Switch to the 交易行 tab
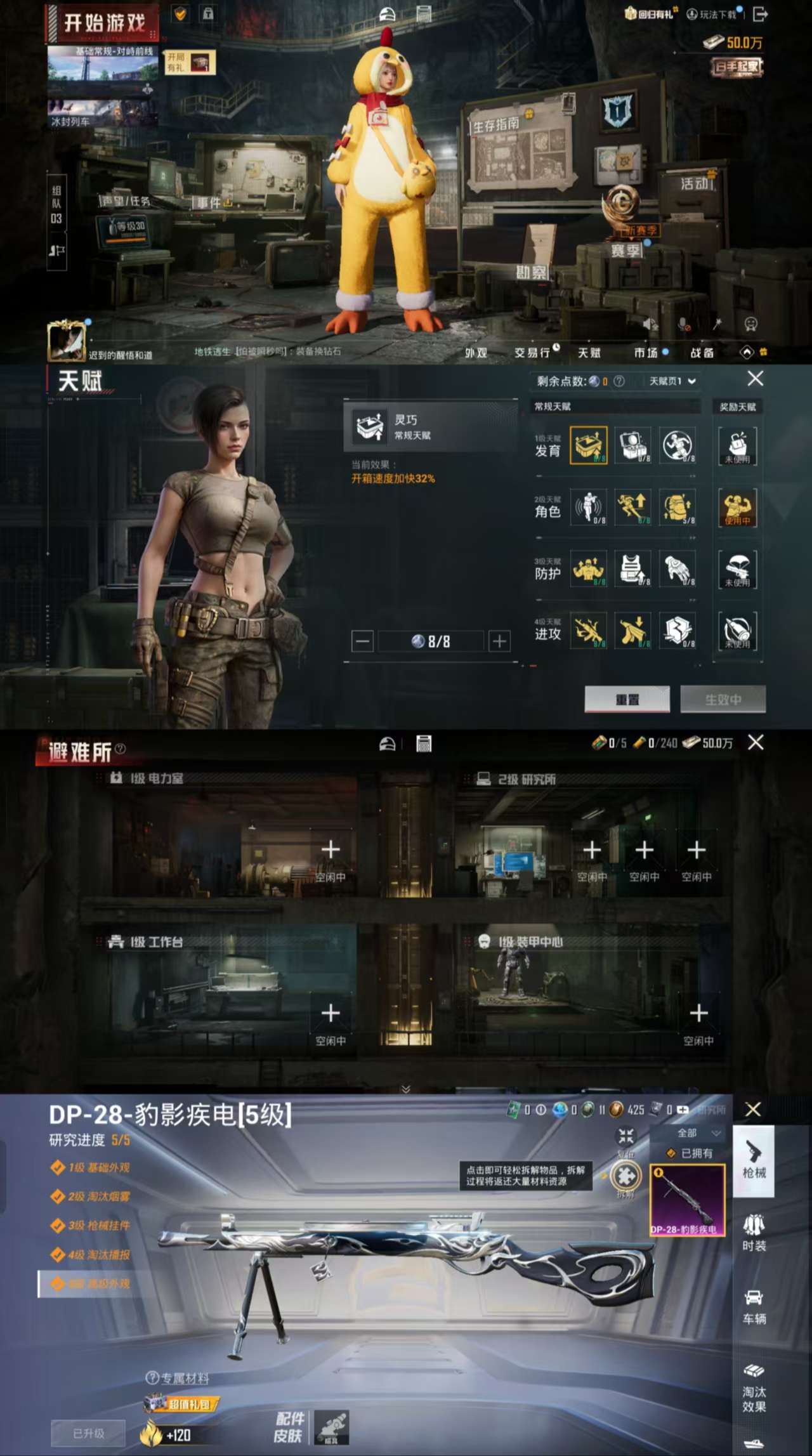Viewport: 812px width, 1456px height. tap(533, 353)
